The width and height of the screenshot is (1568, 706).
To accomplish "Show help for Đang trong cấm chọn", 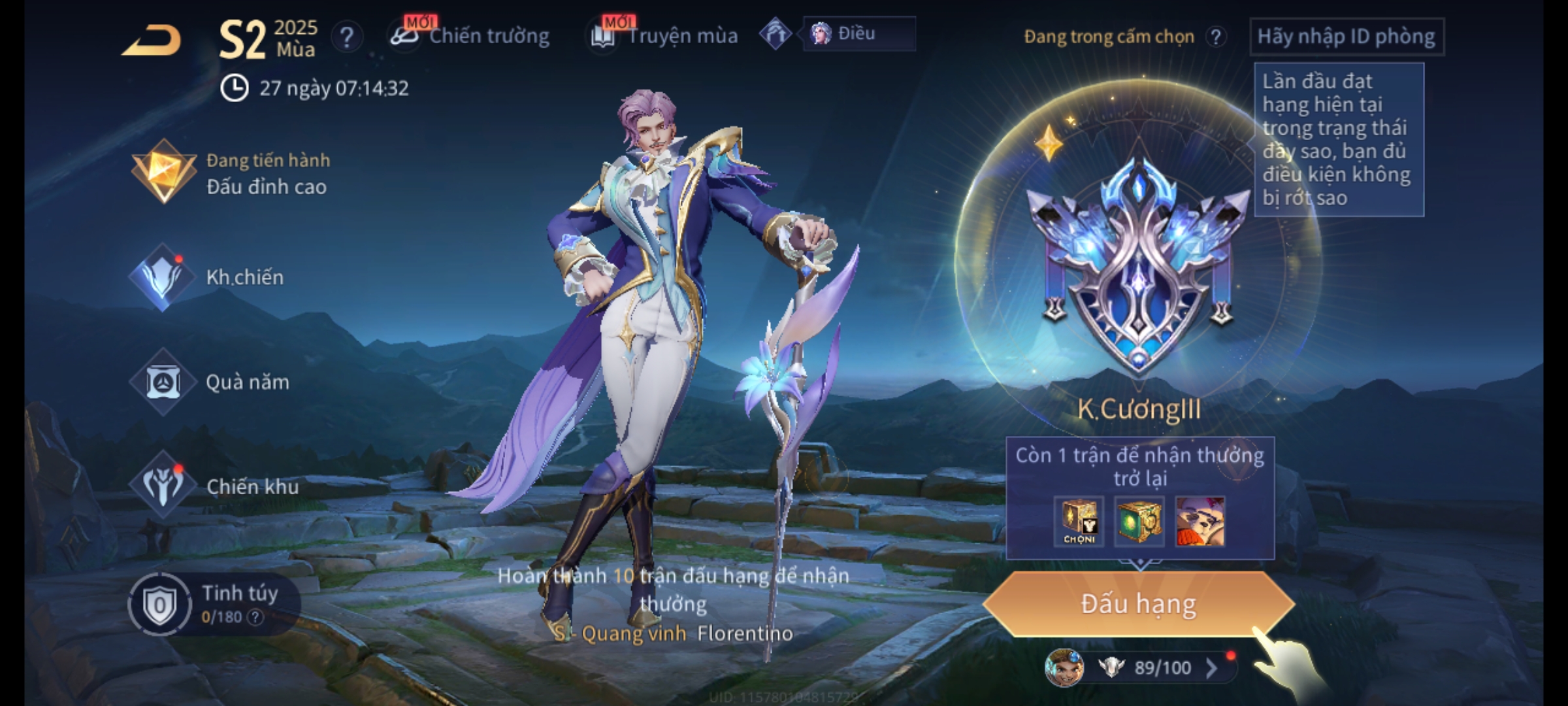I will tap(1216, 37).
